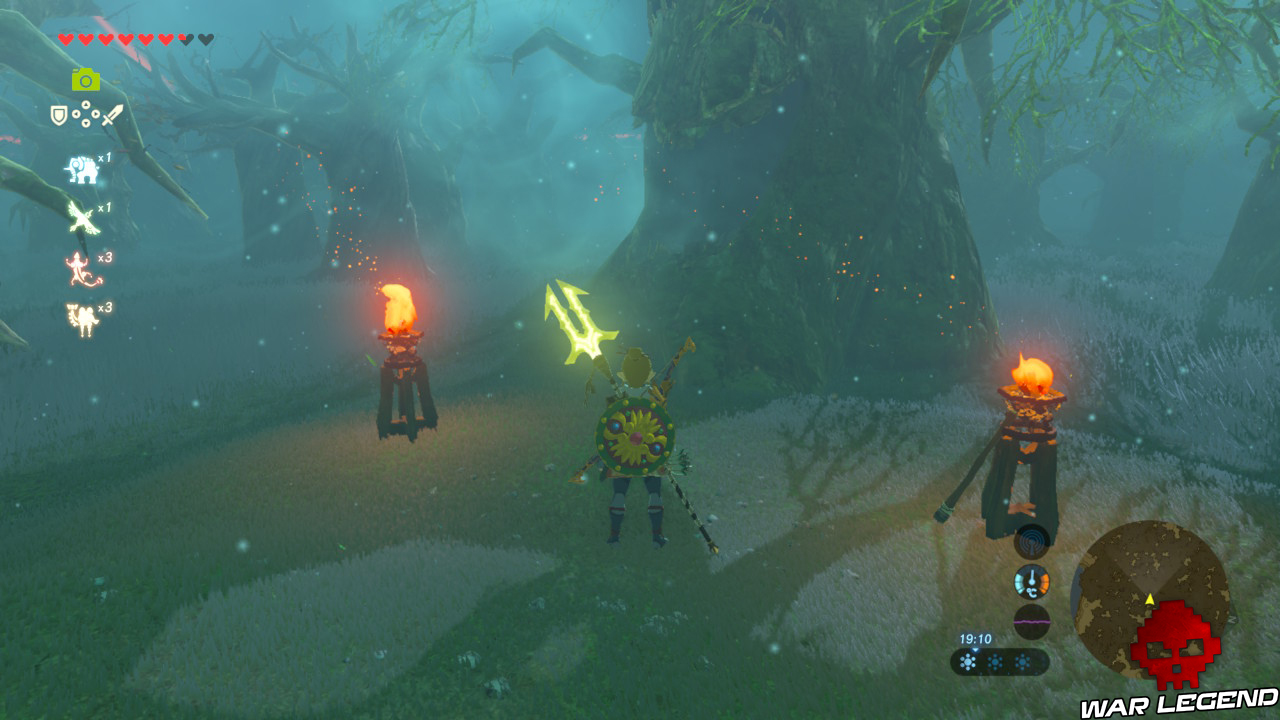Click the shield icon next to the camera
Image resolution: width=1280 pixels, height=720 pixels.
pos(58,115)
